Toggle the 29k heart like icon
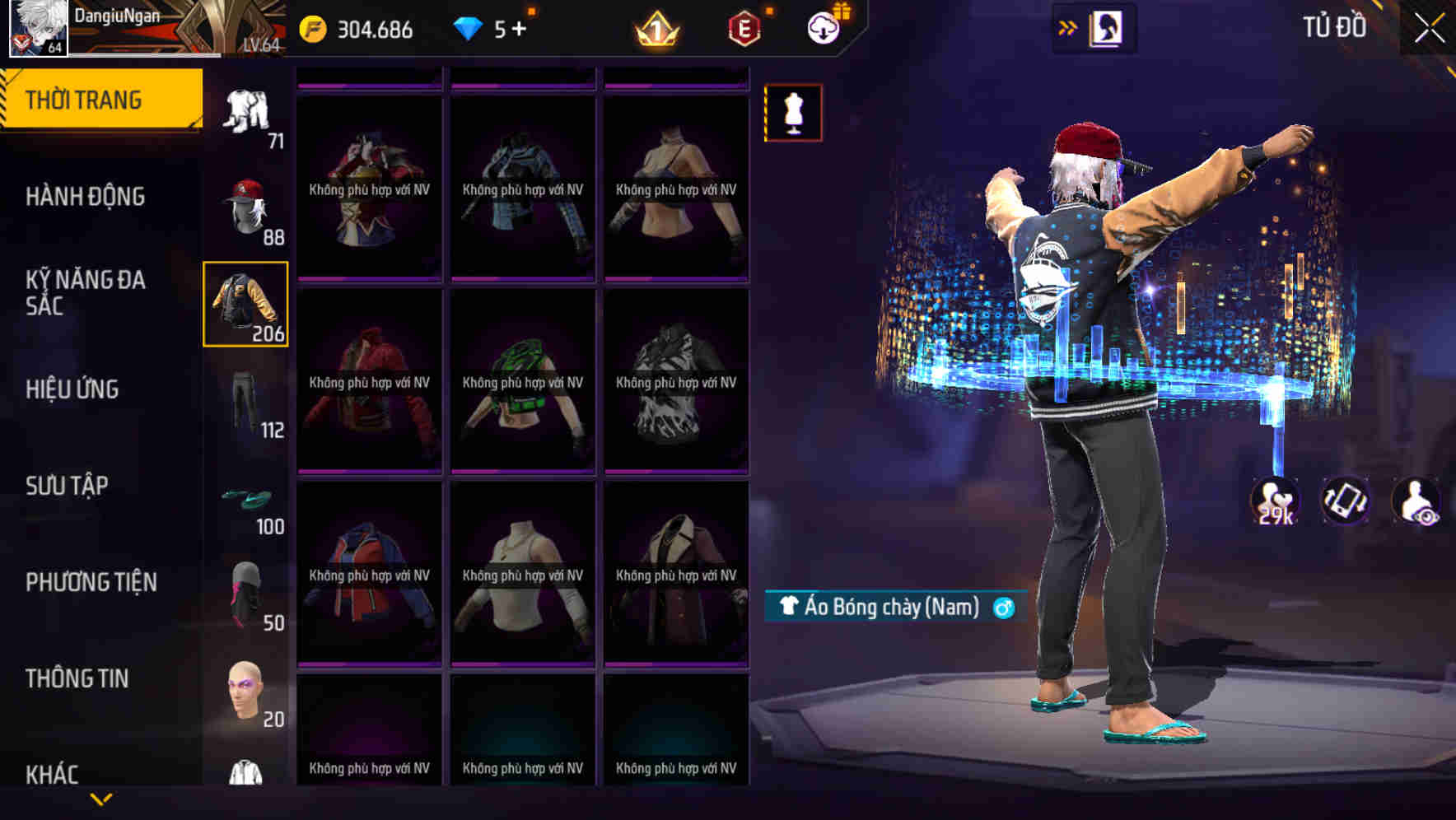Image resolution: width=1456 pixels, height=820 pixels. coord(1273,501)
